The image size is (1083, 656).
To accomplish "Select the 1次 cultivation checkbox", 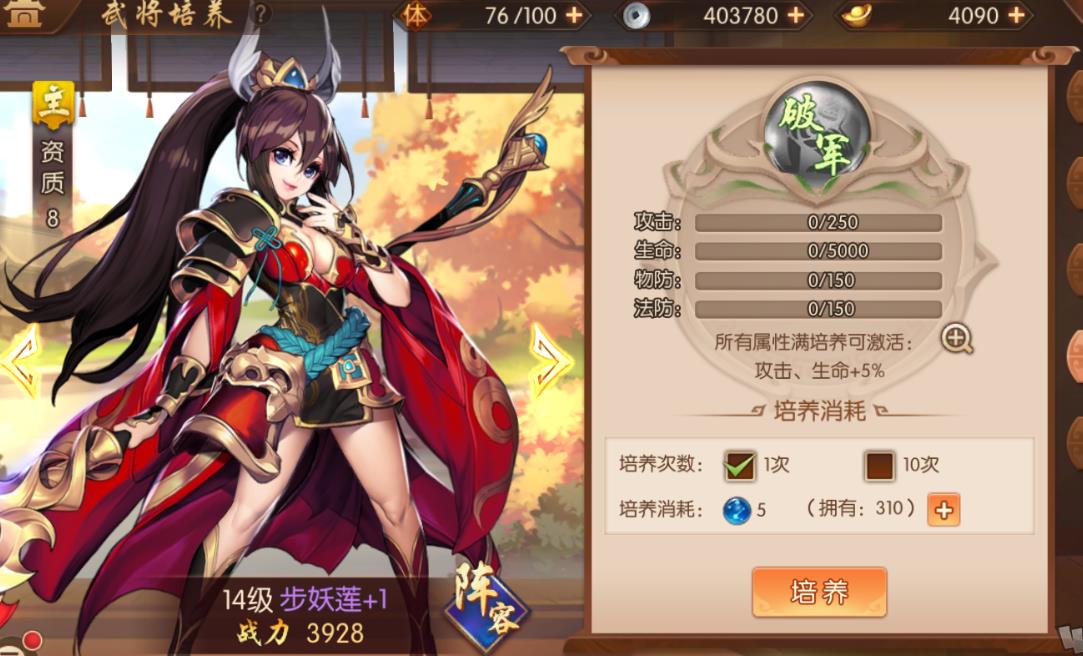I will tap(740, 465).
